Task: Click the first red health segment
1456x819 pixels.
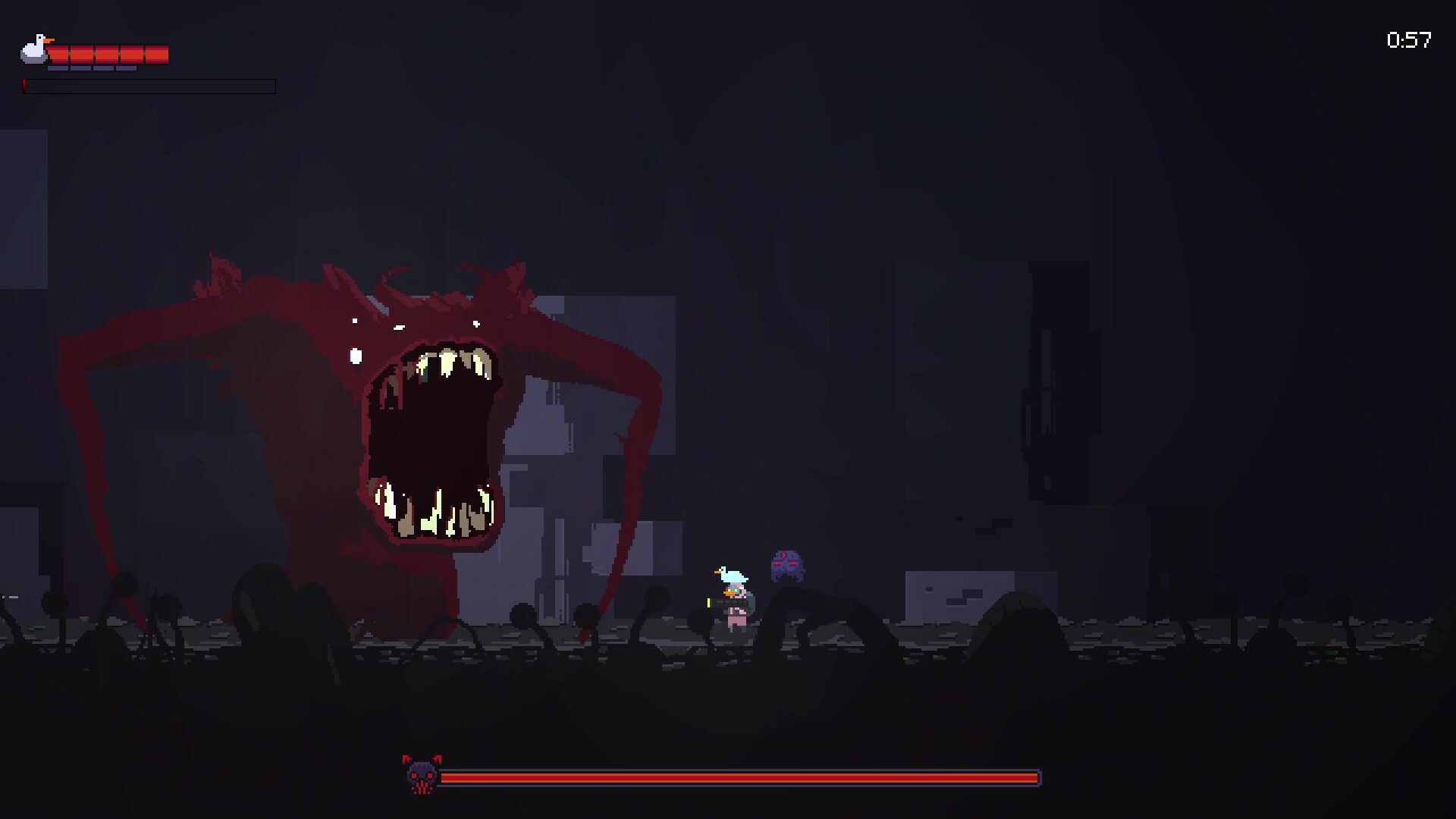Action: (x=59, y=53)
